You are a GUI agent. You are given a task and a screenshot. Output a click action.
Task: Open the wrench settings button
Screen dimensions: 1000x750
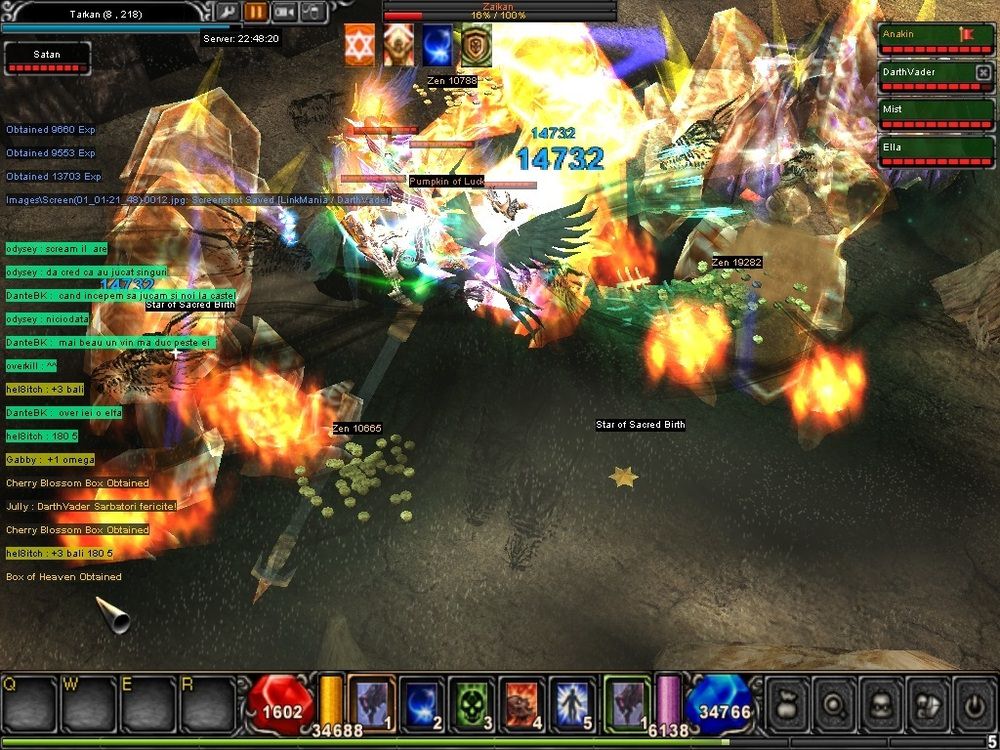point(227,12)
